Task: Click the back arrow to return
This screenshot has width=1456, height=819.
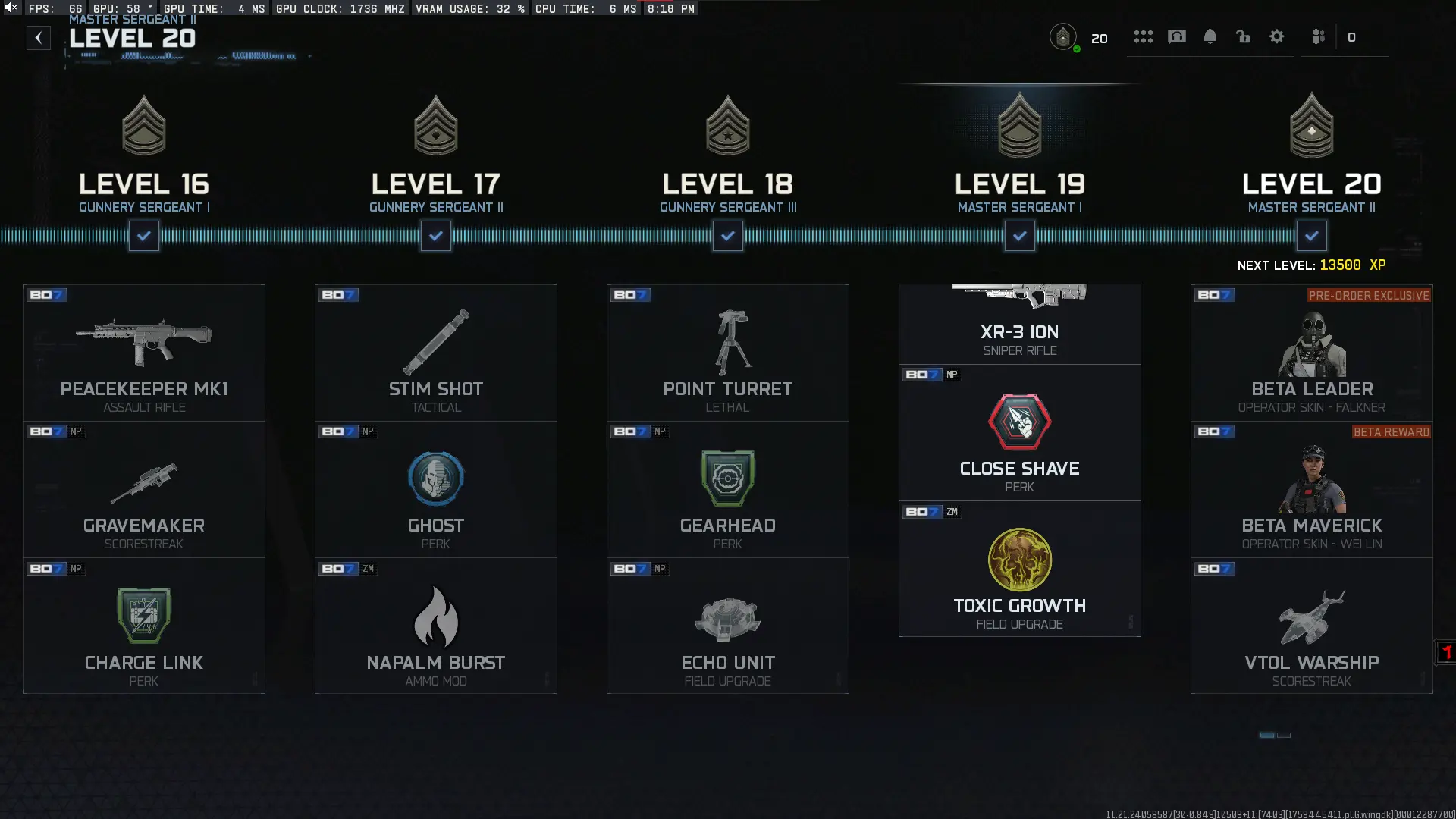Action: point(39,37)
